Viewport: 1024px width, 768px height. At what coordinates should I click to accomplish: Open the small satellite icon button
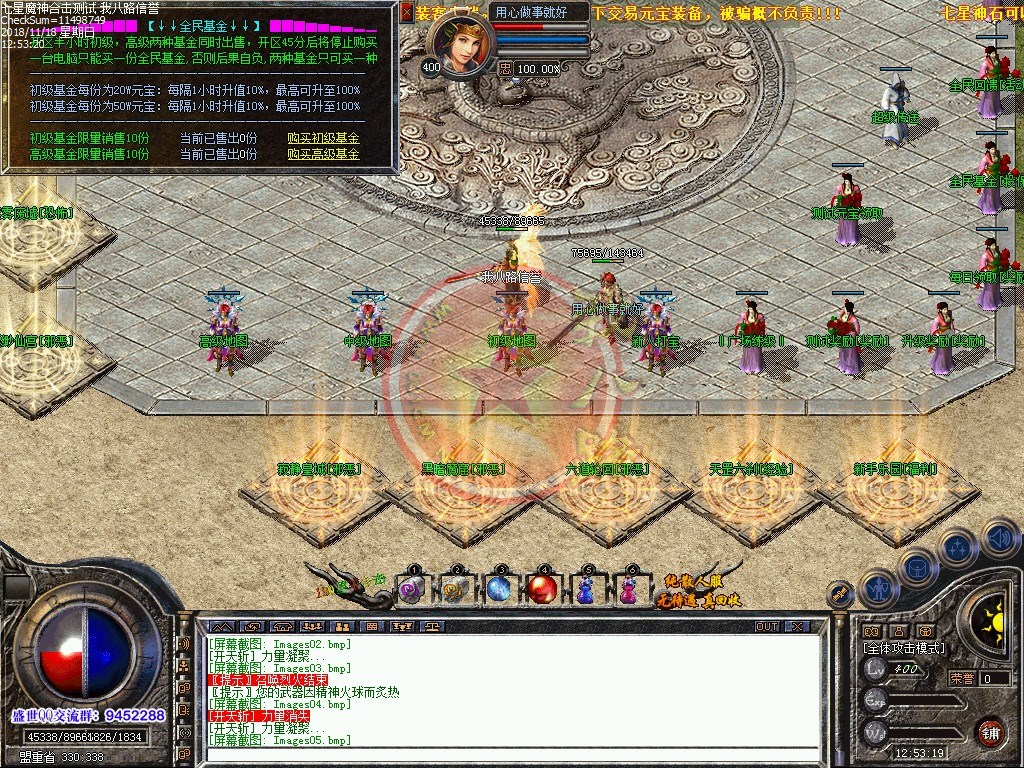point(841,593)
